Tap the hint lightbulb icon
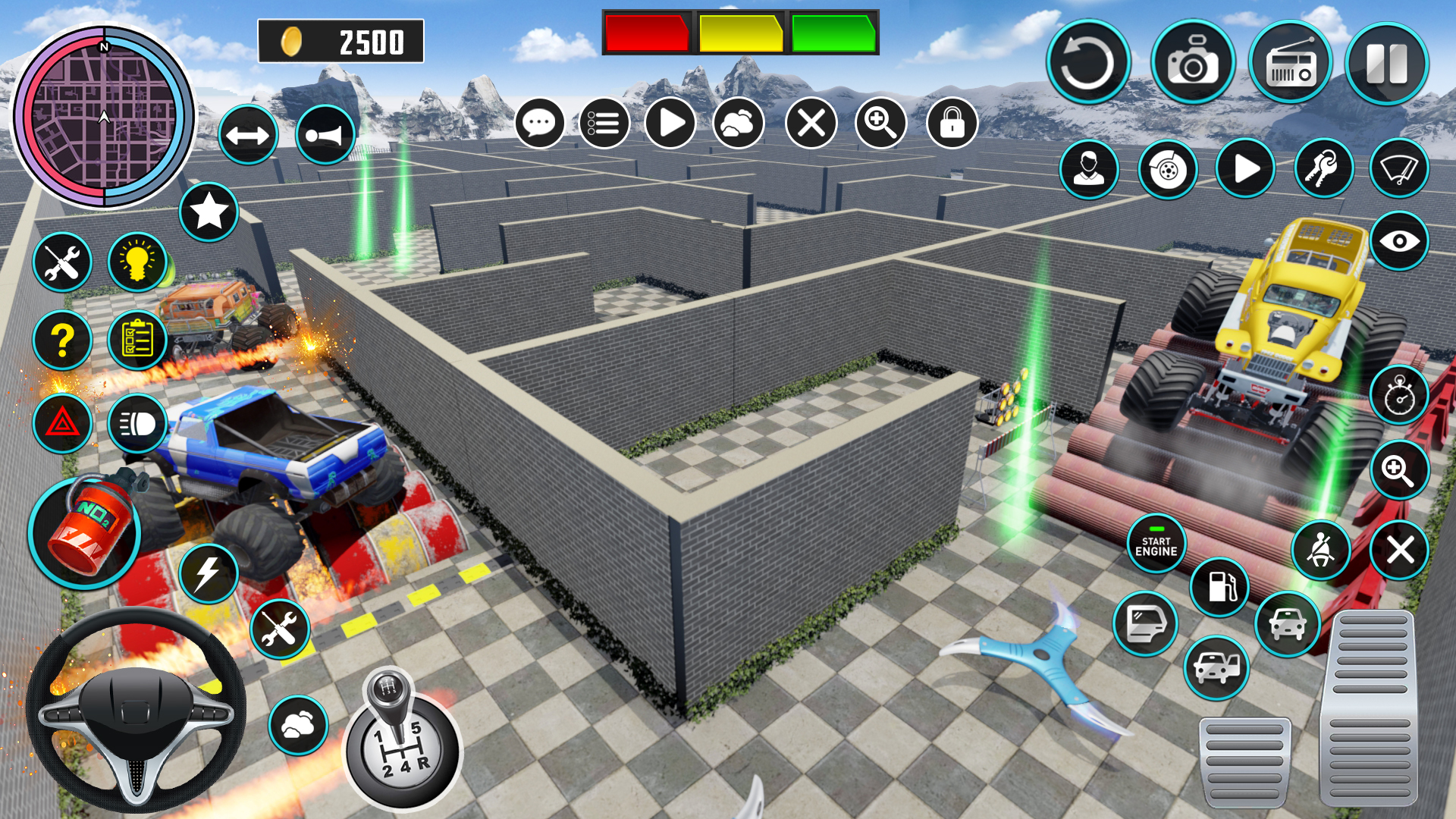This screenshot has width=1456, height=819. pos(136,261)
